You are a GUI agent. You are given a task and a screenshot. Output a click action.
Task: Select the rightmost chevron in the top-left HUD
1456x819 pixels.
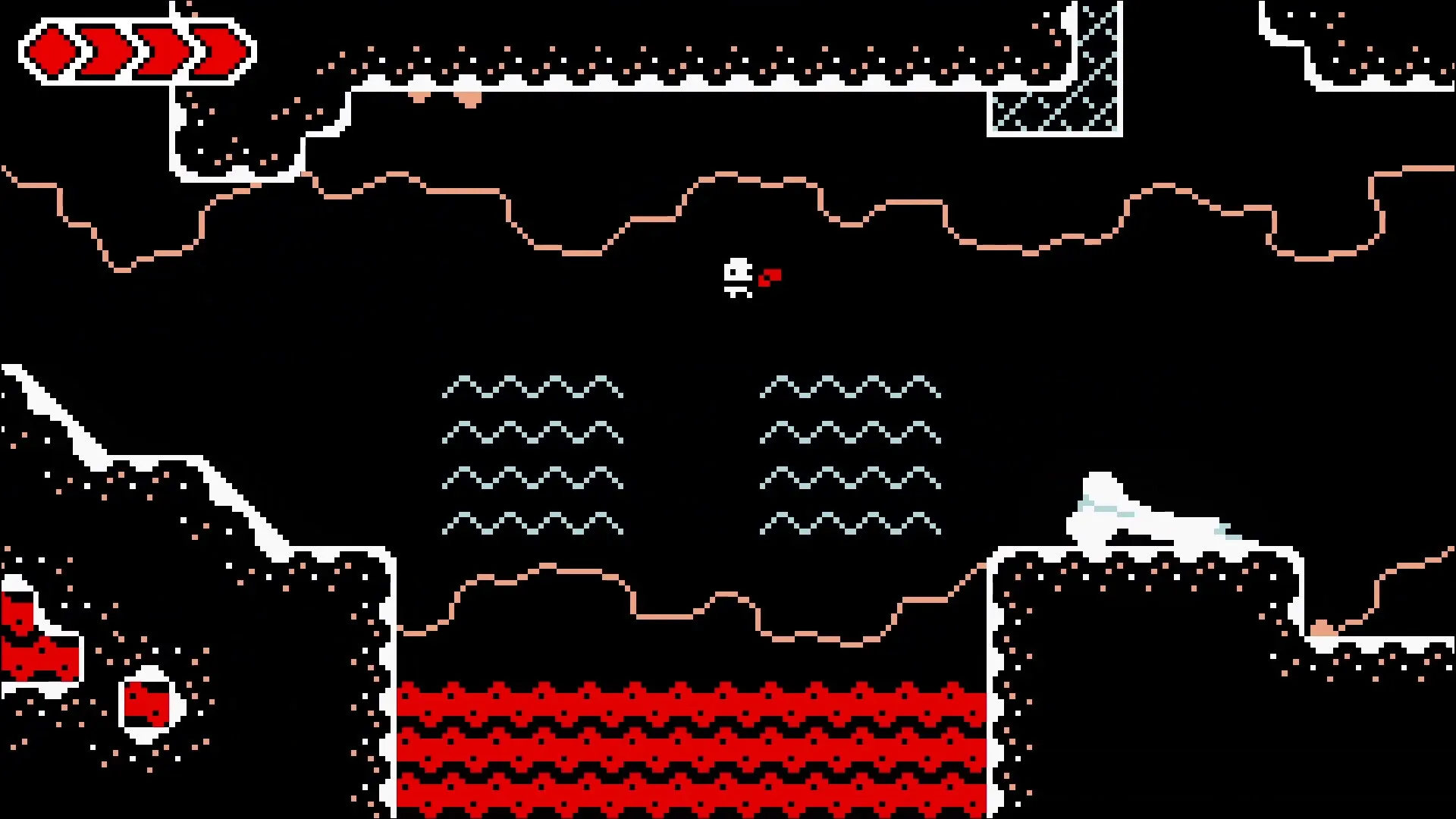[216, 48]
